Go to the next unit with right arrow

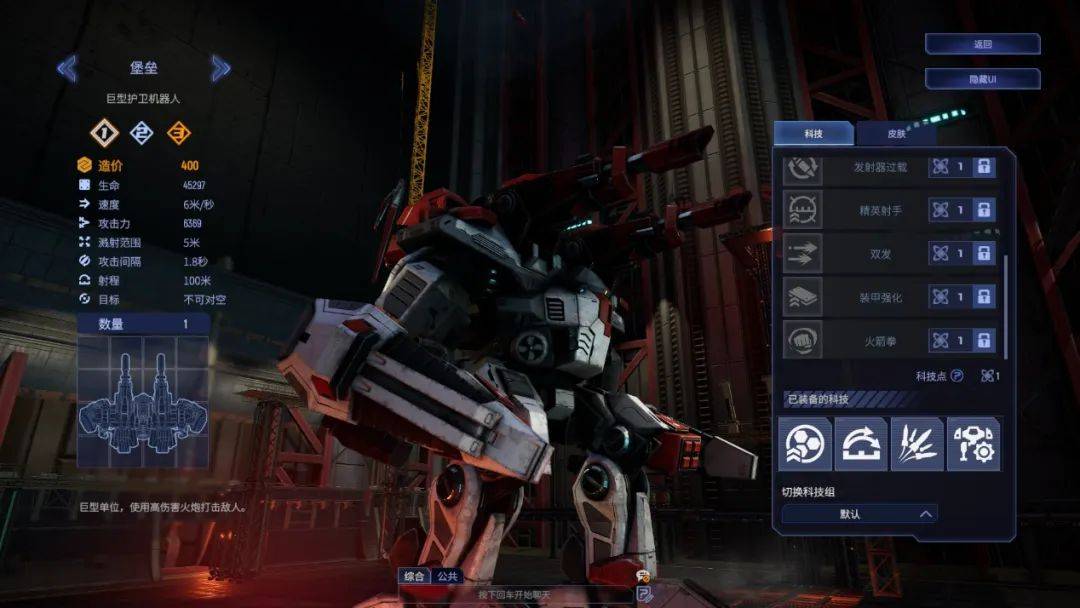tap(221, 68)
